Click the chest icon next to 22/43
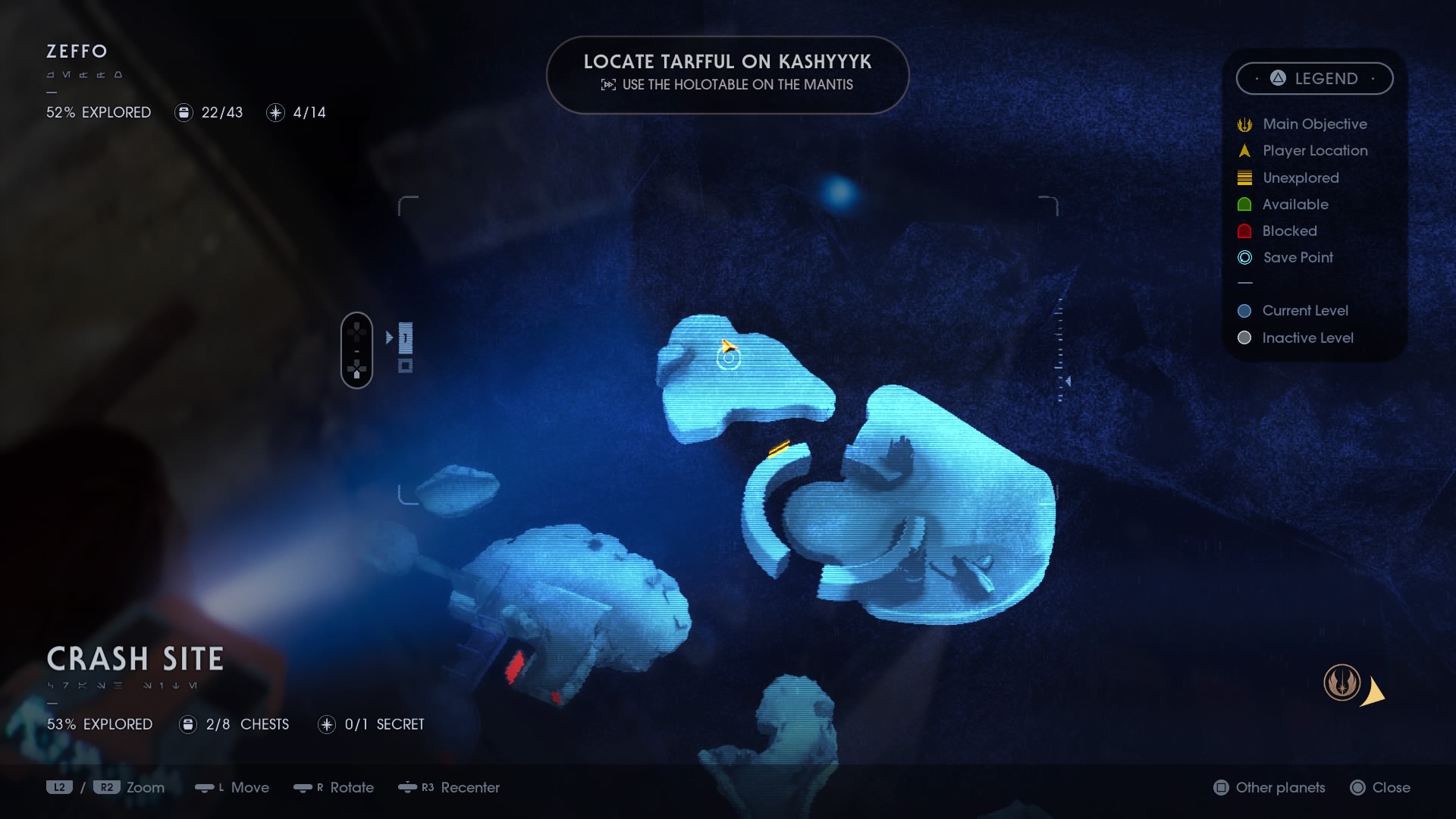The image size is (1456, 819). (x=183, y=112)
